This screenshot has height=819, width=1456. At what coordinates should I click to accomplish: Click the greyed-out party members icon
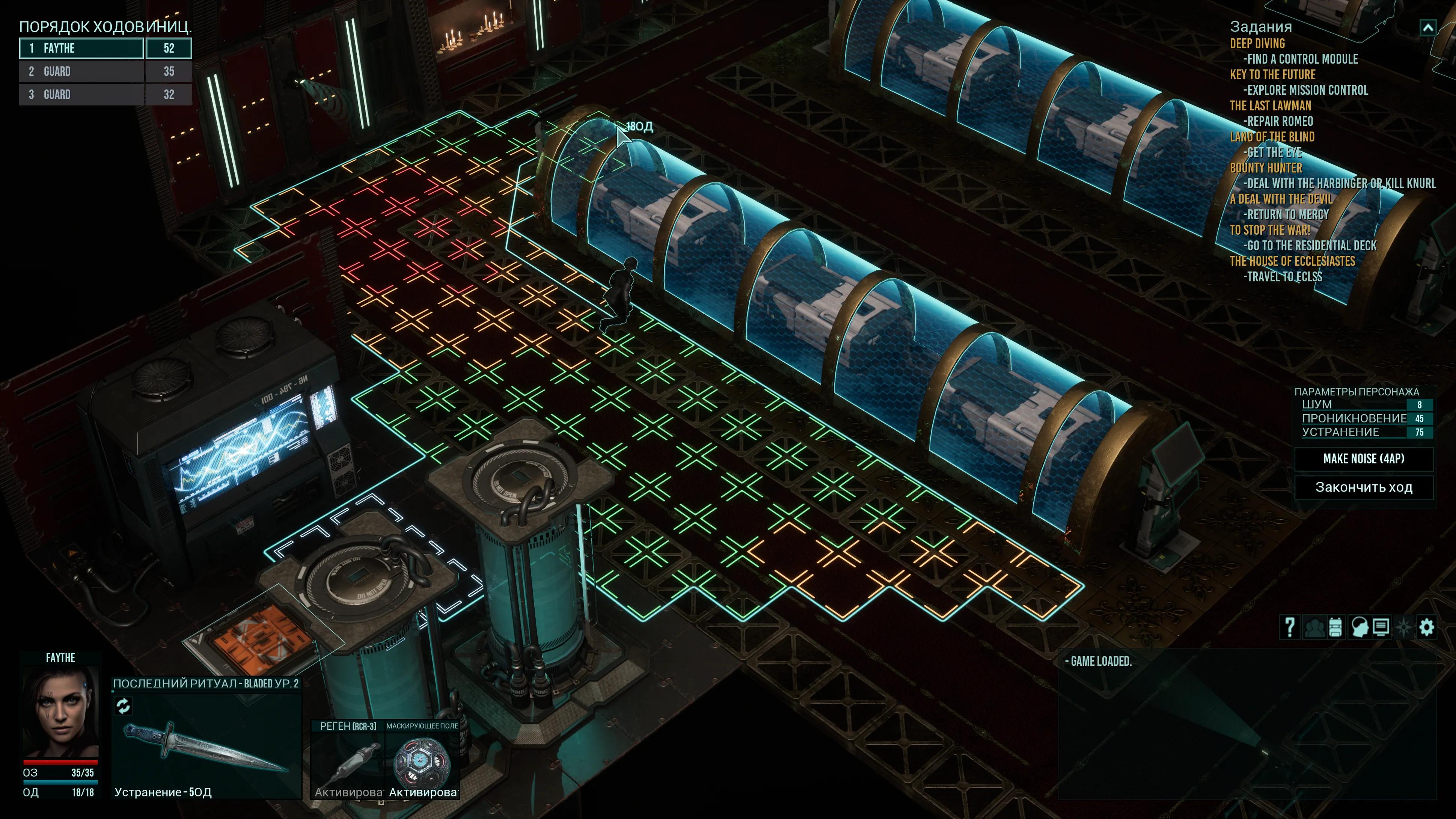pyautogui.click(x=1314, y=627)
